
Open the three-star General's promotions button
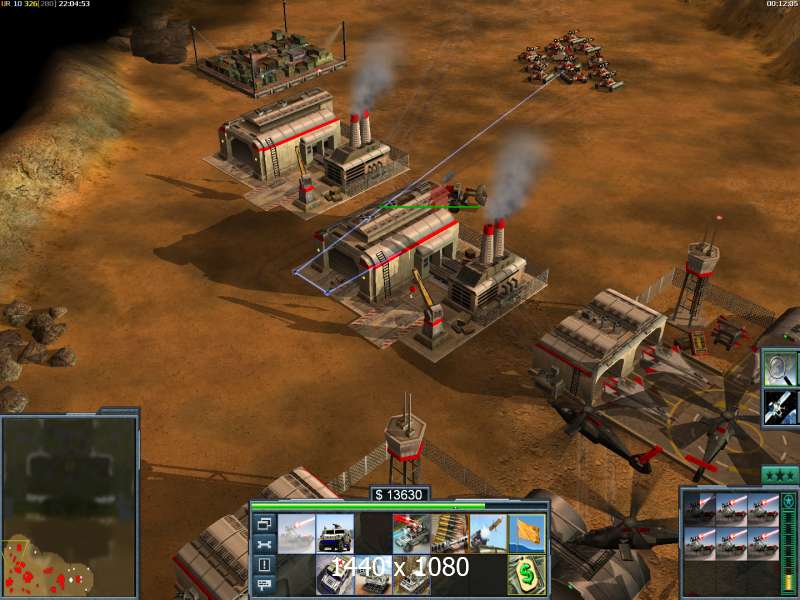coord(779,475)
